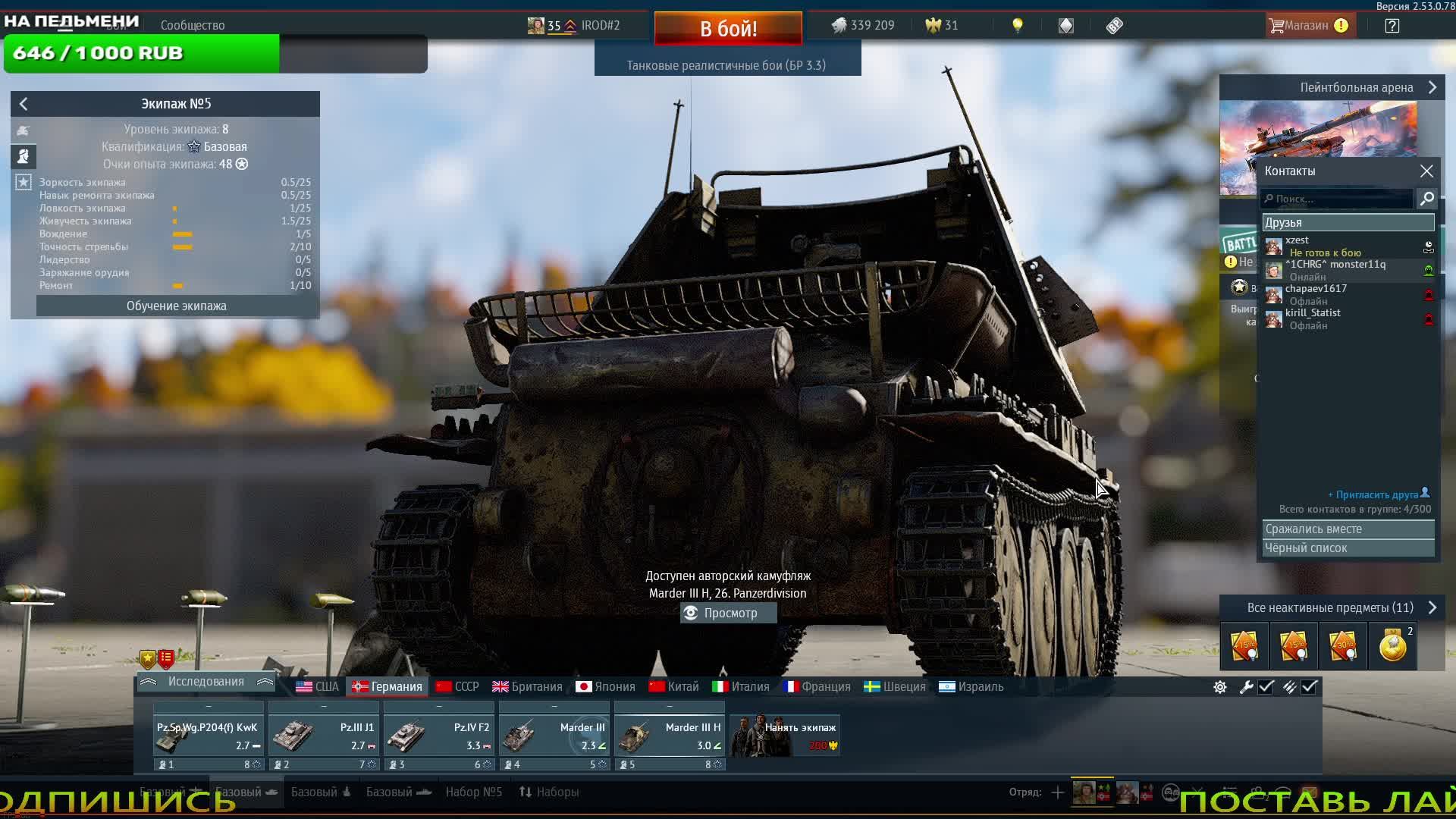Open the help question mark icon

tap(1392, 26)
